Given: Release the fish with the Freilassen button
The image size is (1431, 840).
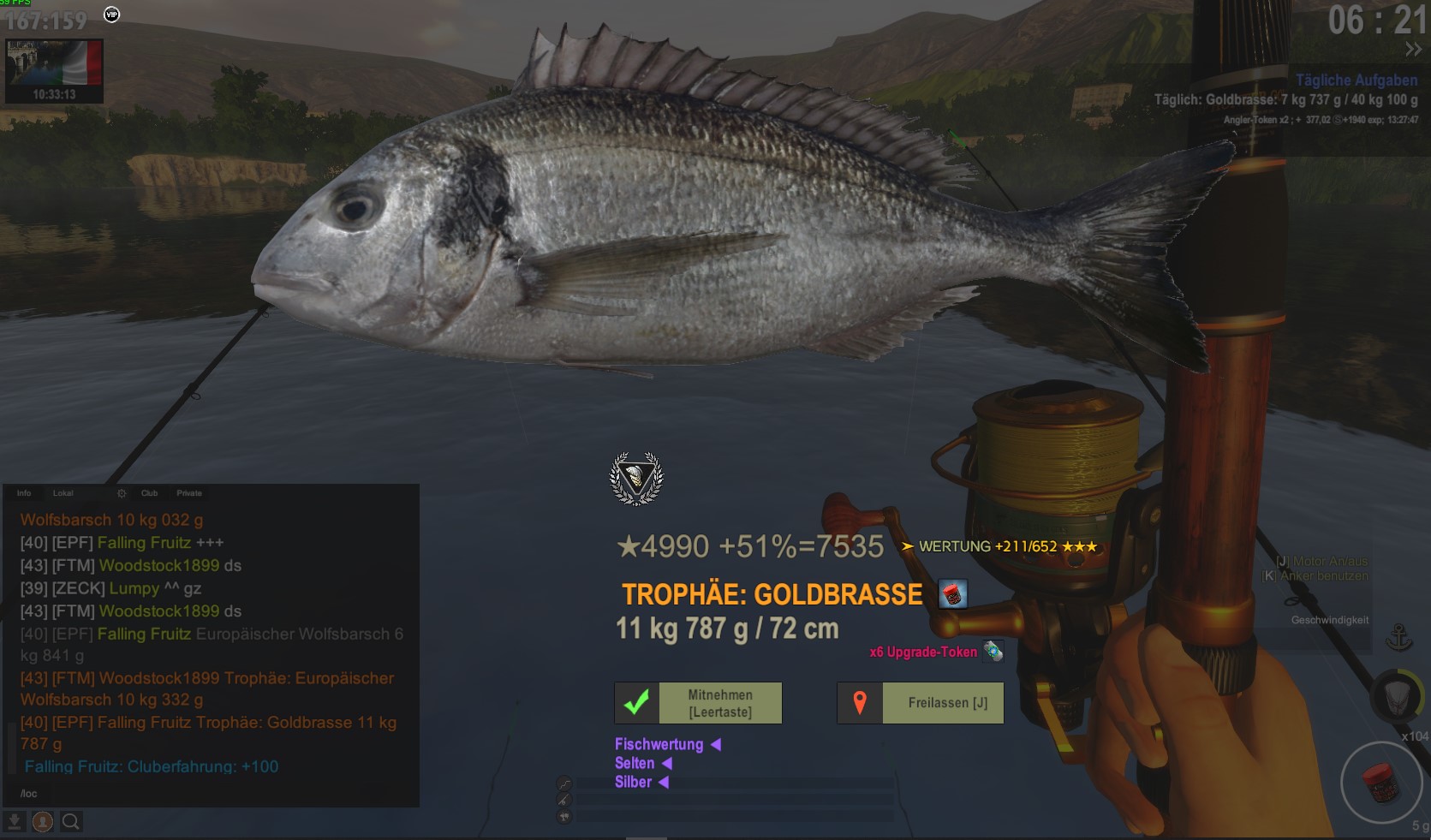Looking at the screenshot, I should pyautogui.click(x=921, y=703).
